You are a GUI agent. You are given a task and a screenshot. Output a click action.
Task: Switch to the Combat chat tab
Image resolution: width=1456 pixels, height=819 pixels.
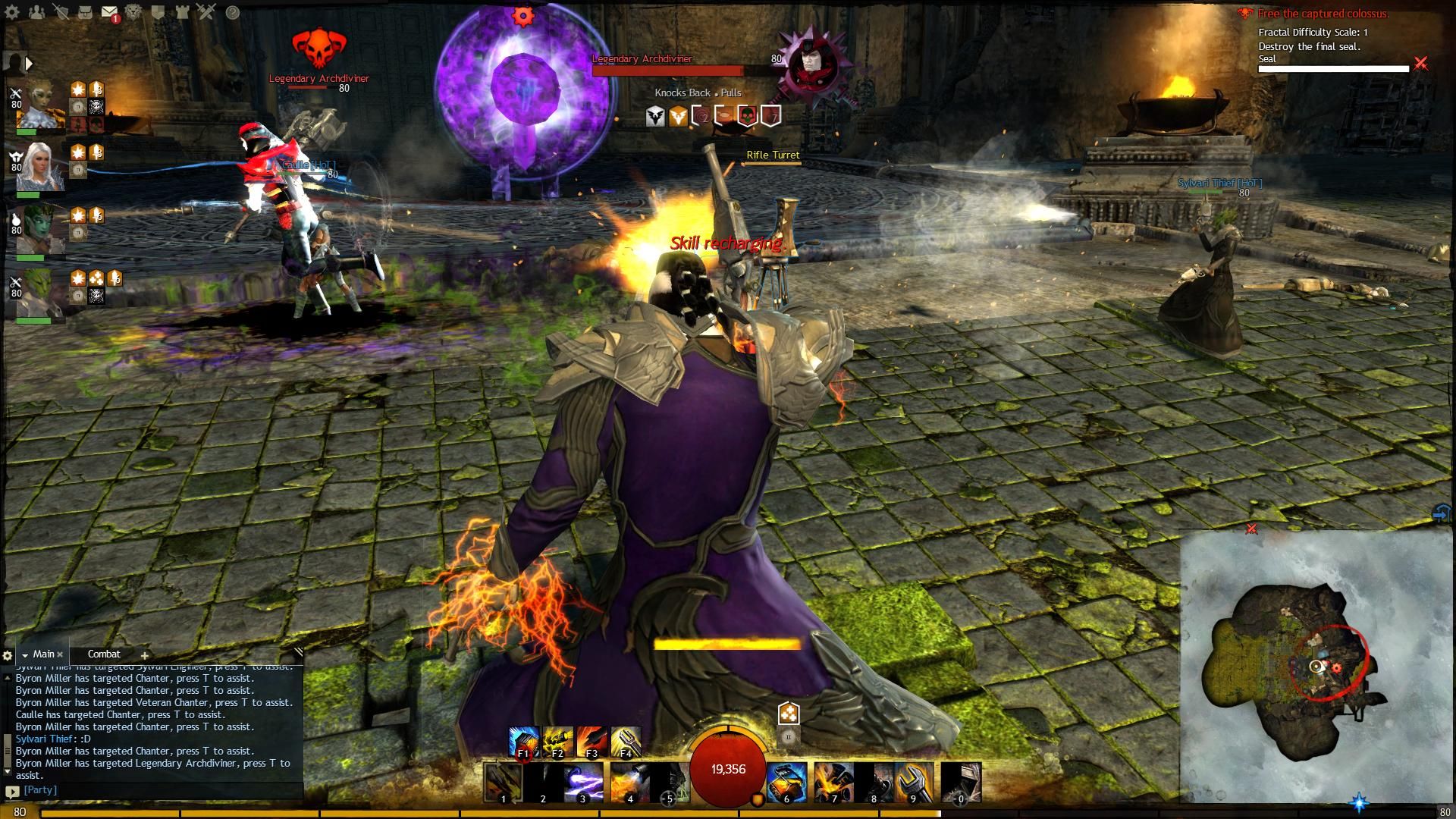tap(104, 654)
